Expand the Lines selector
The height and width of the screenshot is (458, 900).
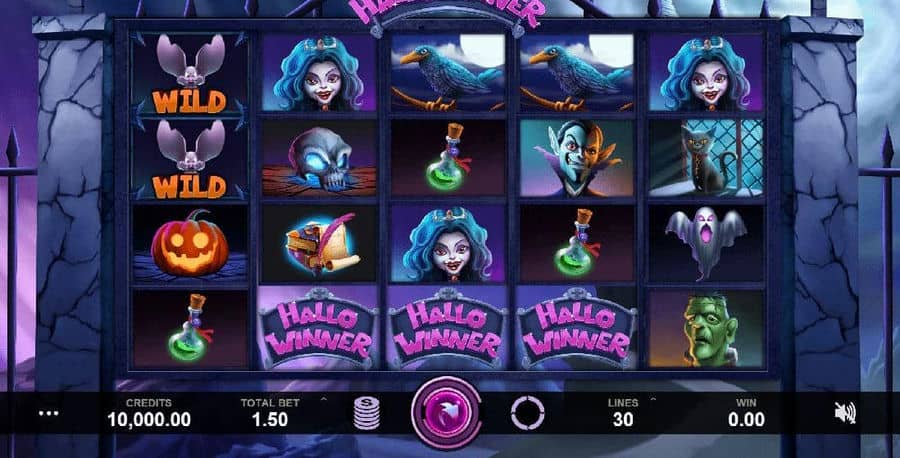[652, 401]
